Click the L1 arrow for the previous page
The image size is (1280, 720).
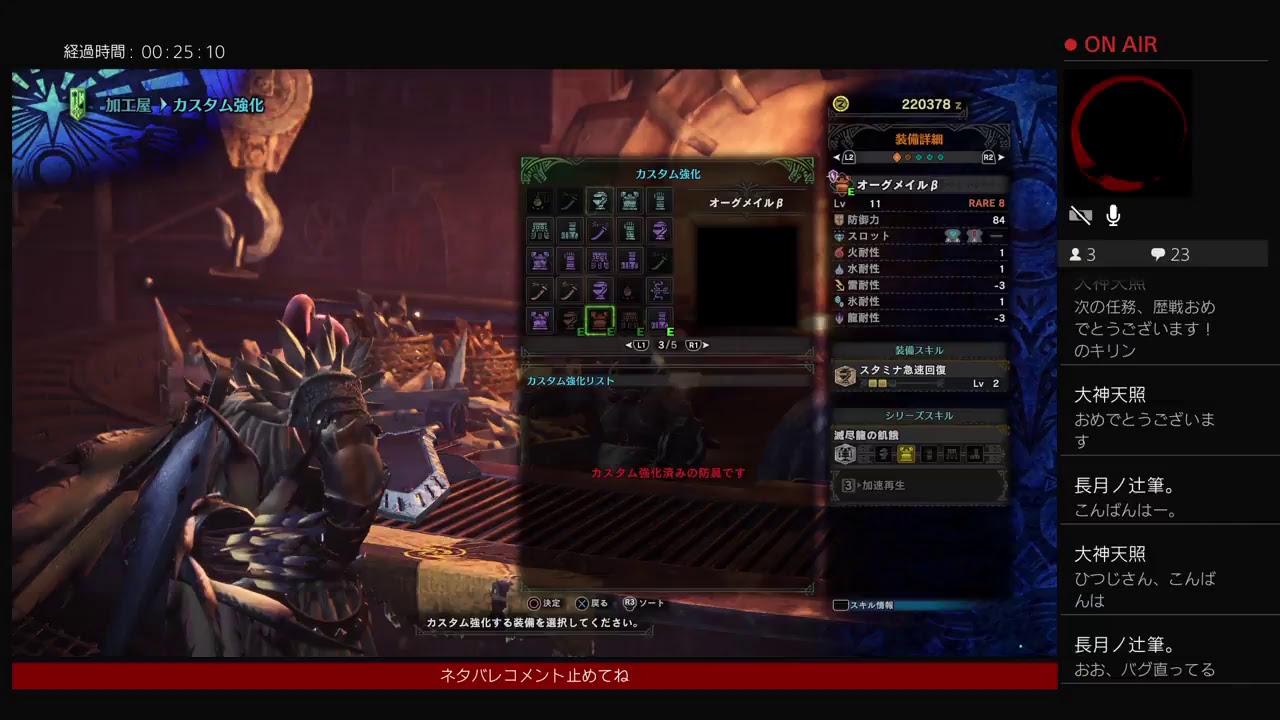coord(628,346)
